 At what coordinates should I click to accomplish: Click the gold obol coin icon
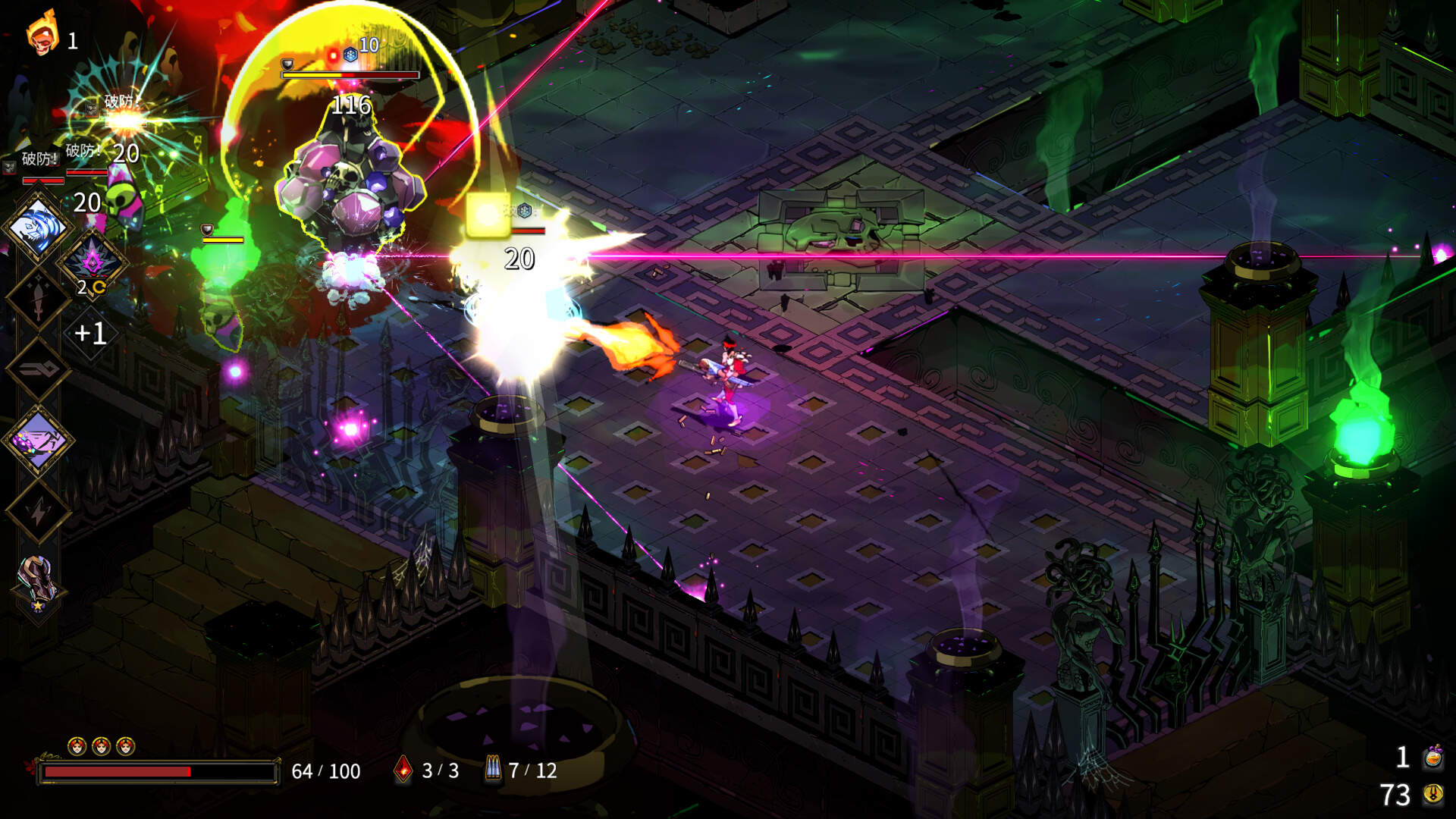[1432, 794]
